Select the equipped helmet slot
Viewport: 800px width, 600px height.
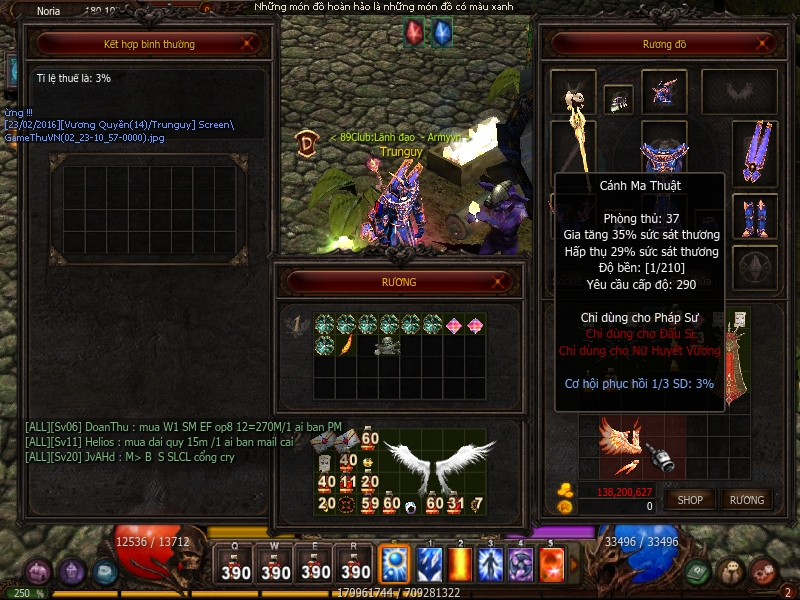(660, 92)
